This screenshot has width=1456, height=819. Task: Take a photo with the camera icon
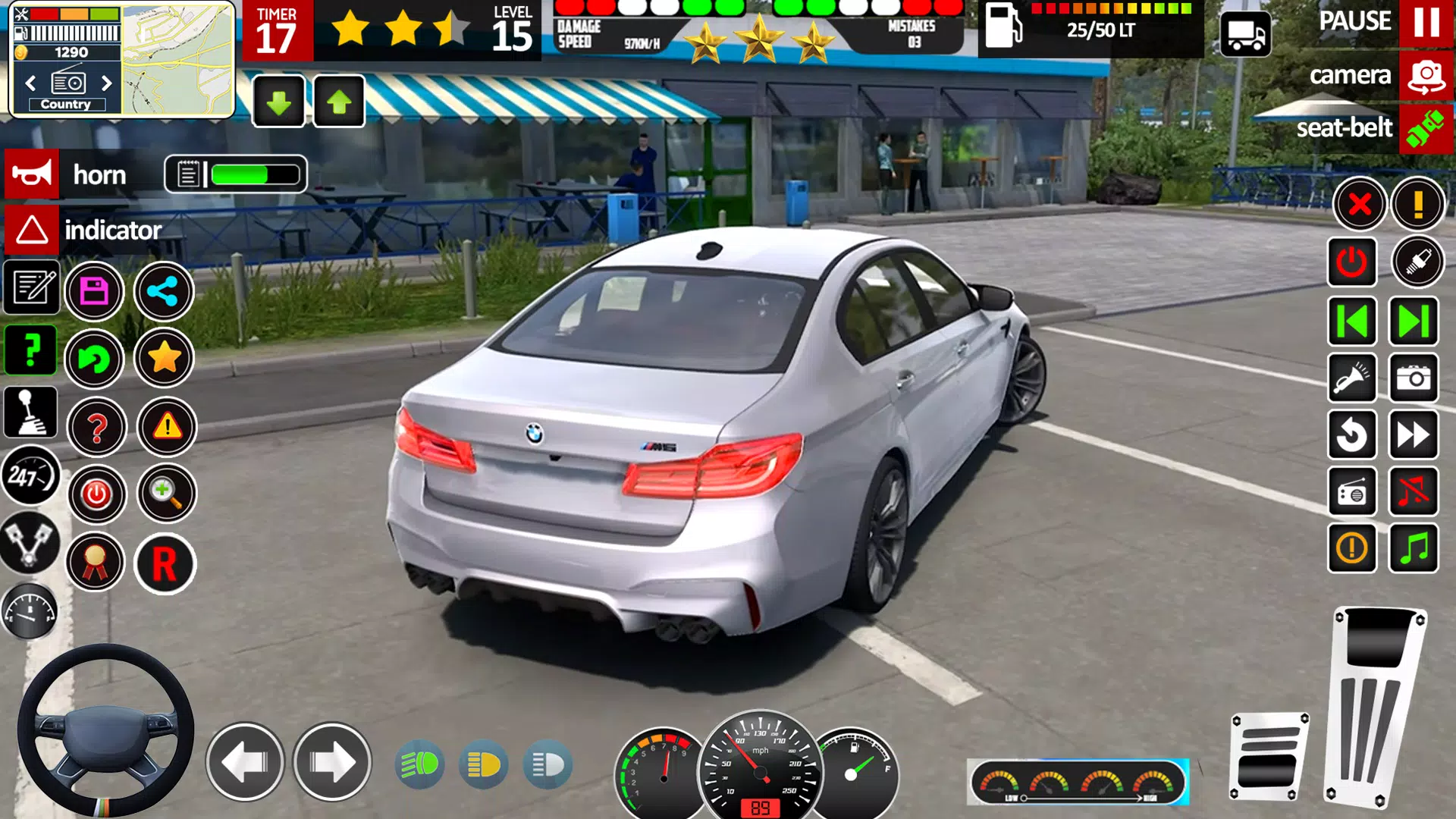click(x=1415, y=378)
